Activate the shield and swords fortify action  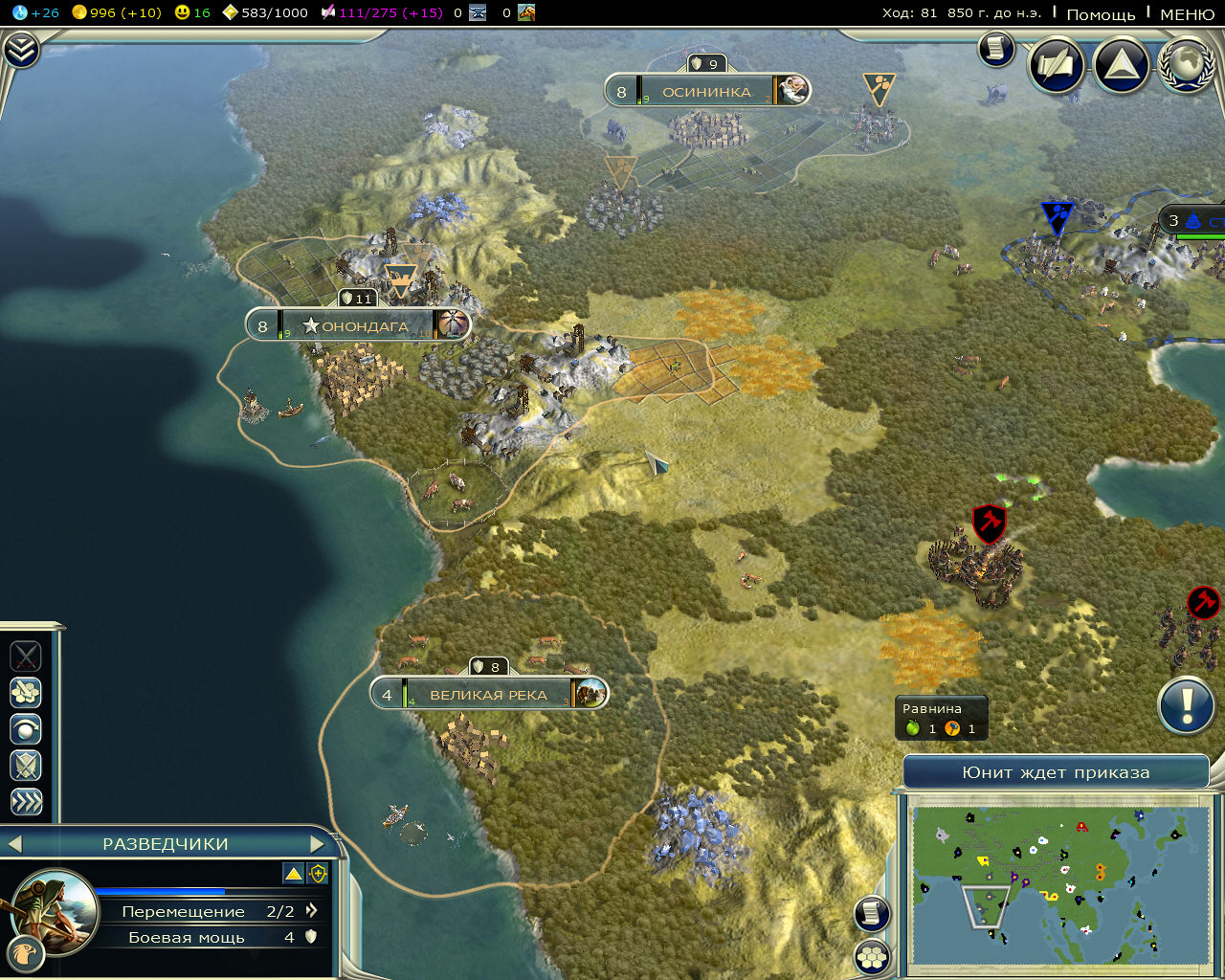pyautogui.click(x=26, y=766)
